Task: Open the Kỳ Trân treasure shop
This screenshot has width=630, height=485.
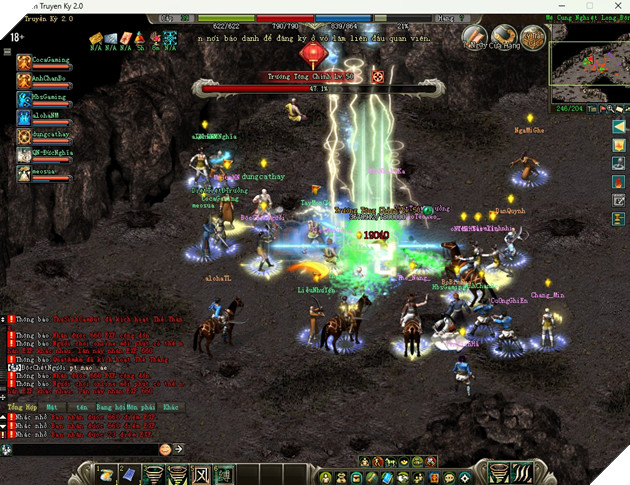Action: click(x=530, y=36)
